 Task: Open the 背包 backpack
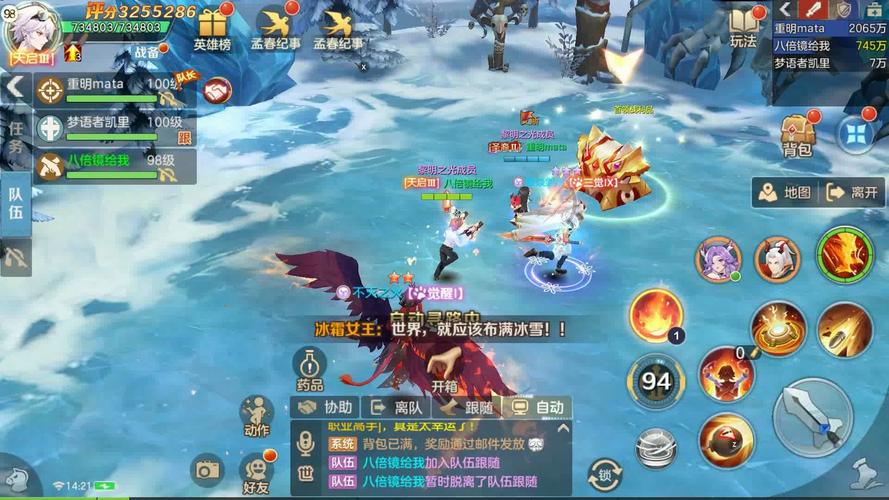tap(797, 135)
